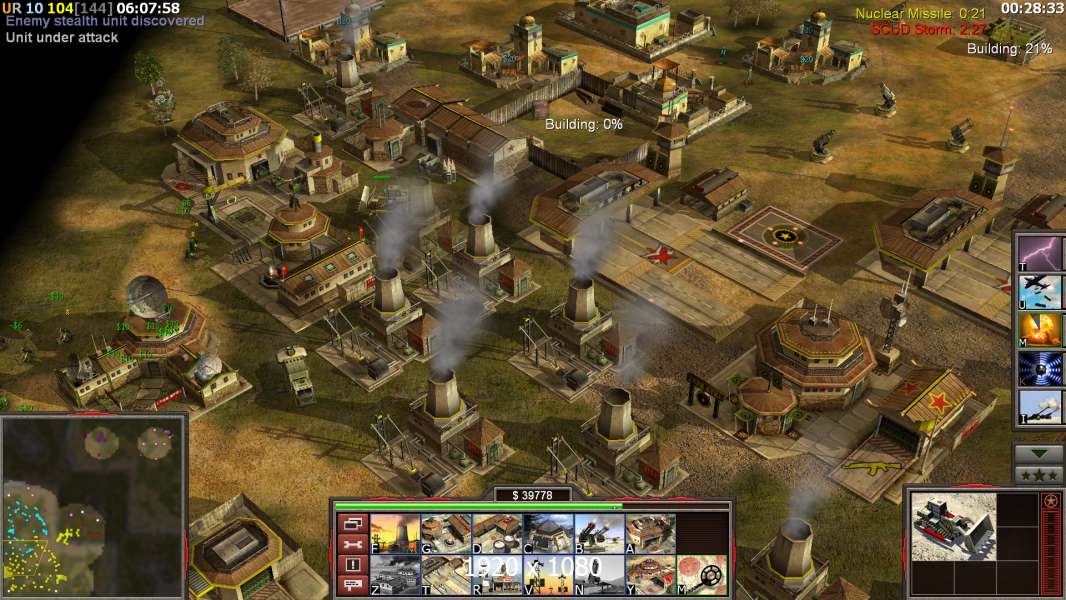
Task: Select the Bunker build icon labeled C
Action: click(548, 533)
